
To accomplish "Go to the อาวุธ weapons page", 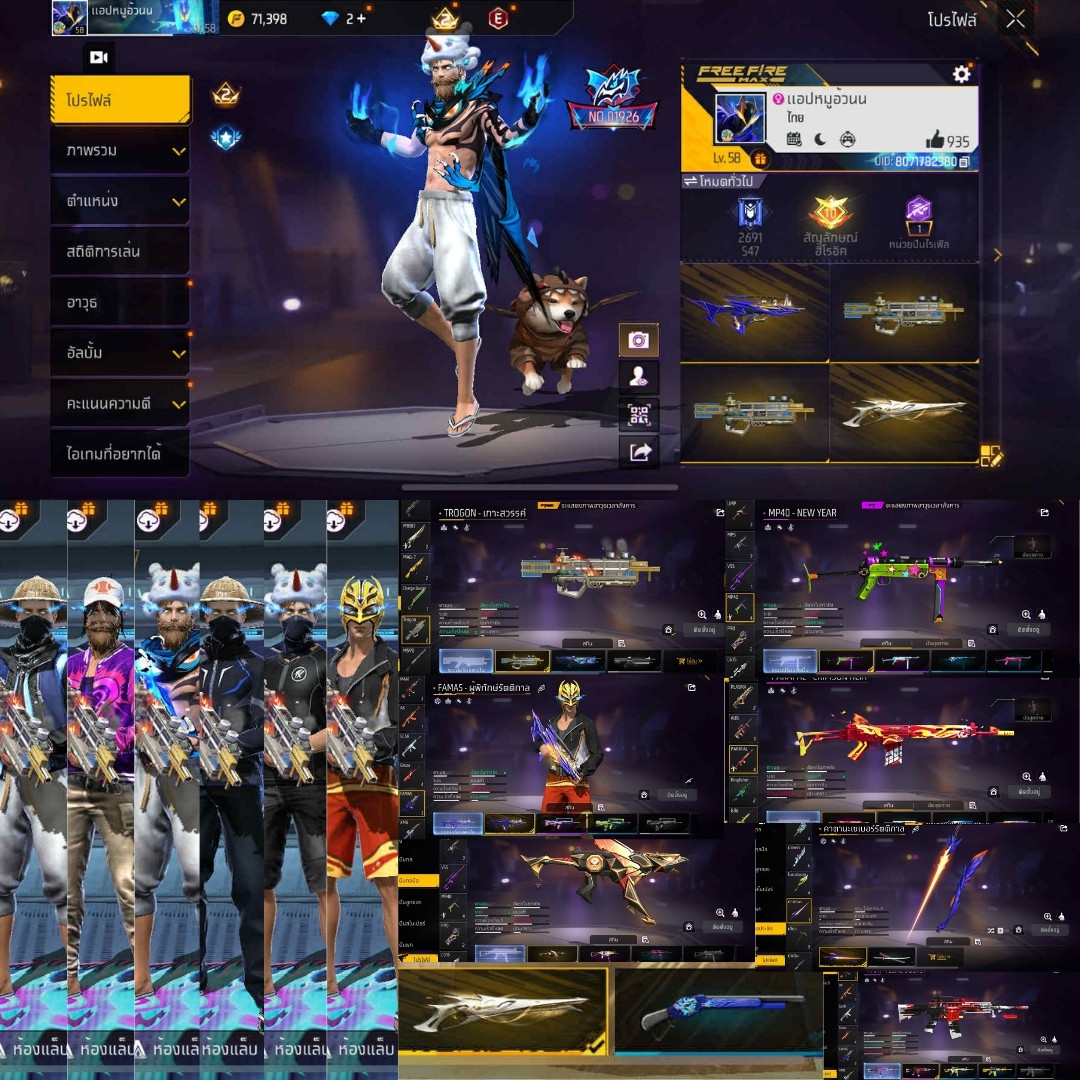I will [x=120, y=301].
